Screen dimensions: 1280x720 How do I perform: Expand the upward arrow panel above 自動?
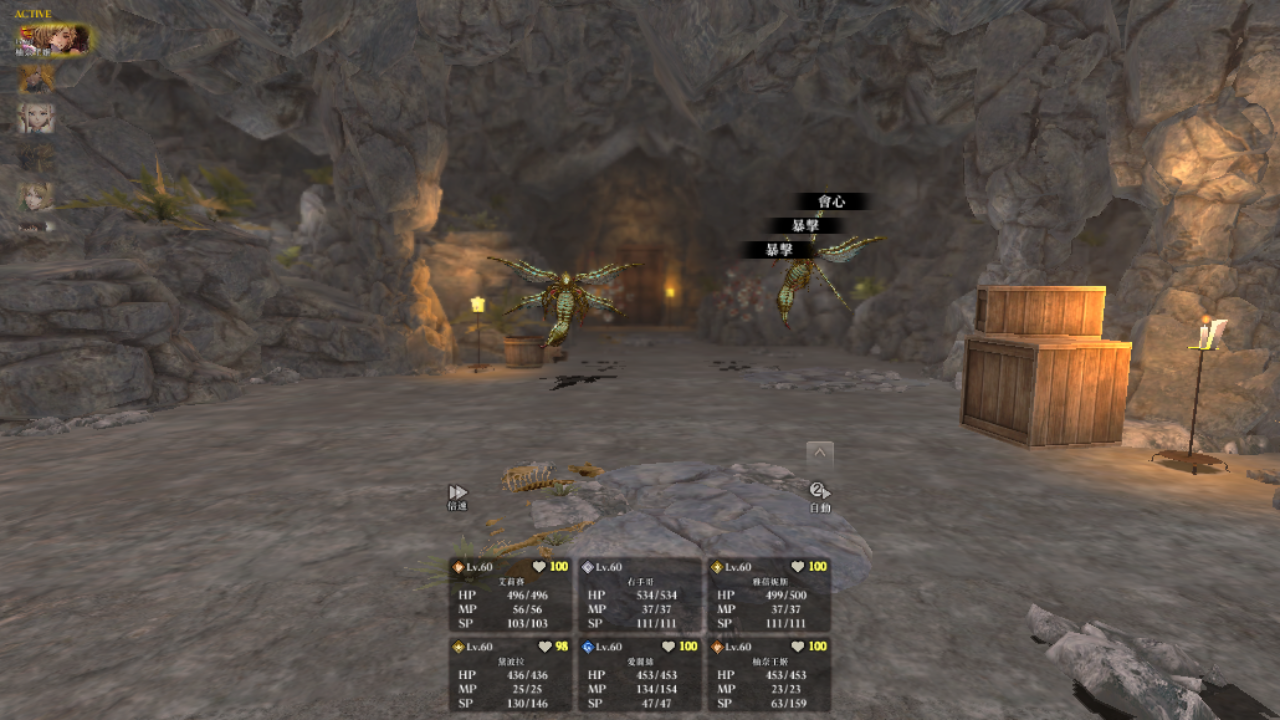[x=820, y=453]
